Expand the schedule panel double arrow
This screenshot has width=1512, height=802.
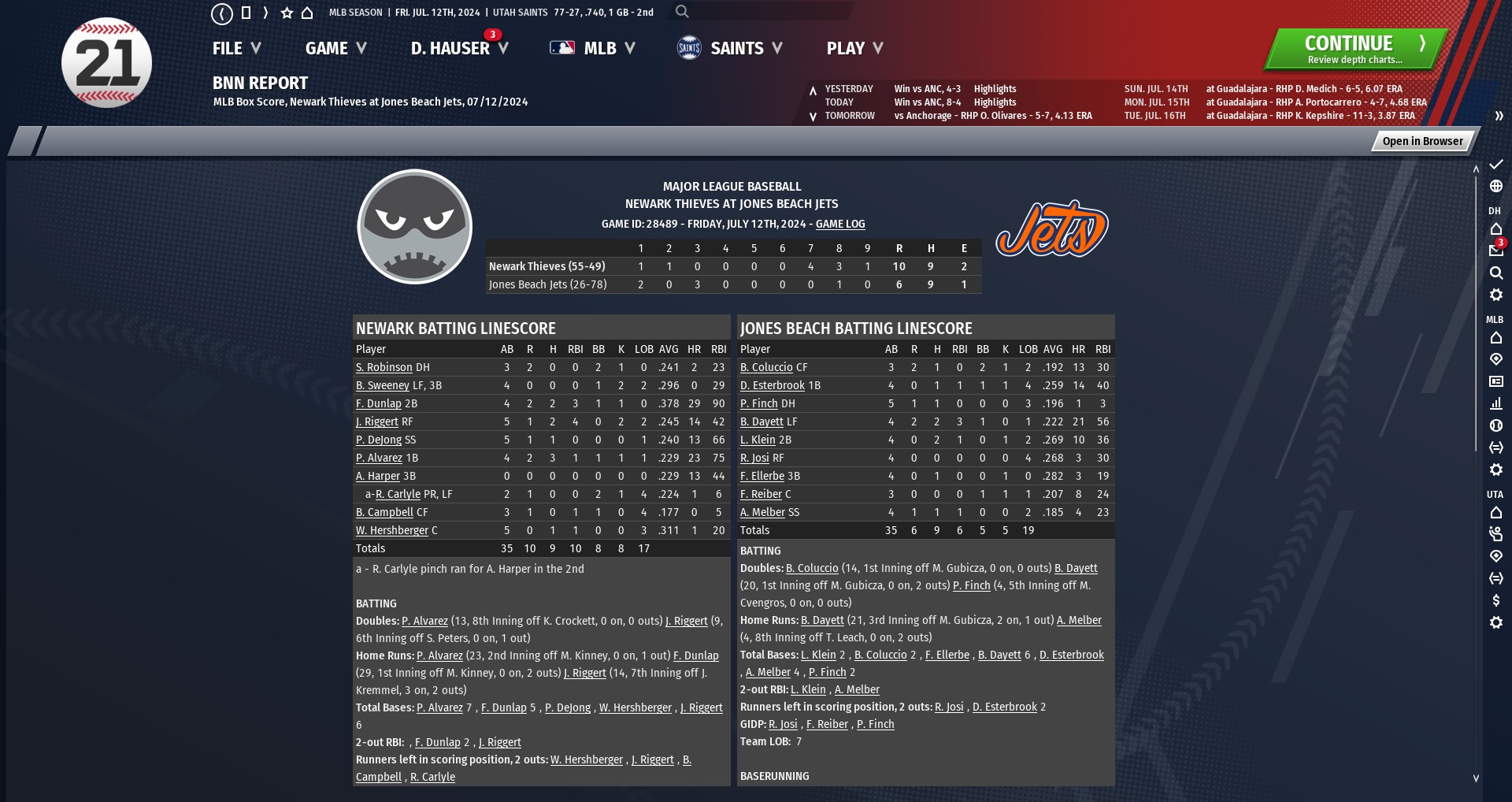point(1499,116)
